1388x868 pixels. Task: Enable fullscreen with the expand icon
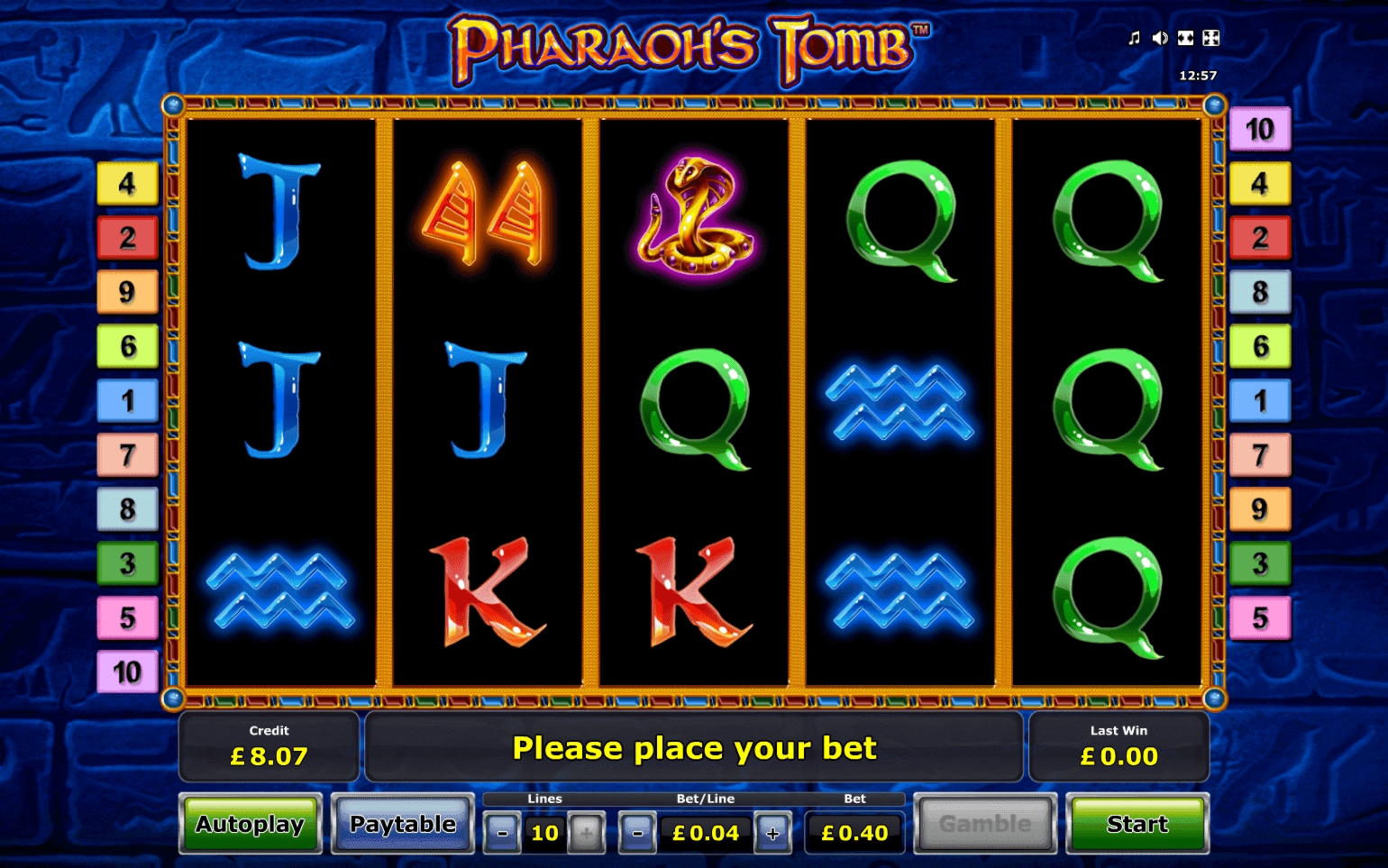click(x=1211, y=38)
